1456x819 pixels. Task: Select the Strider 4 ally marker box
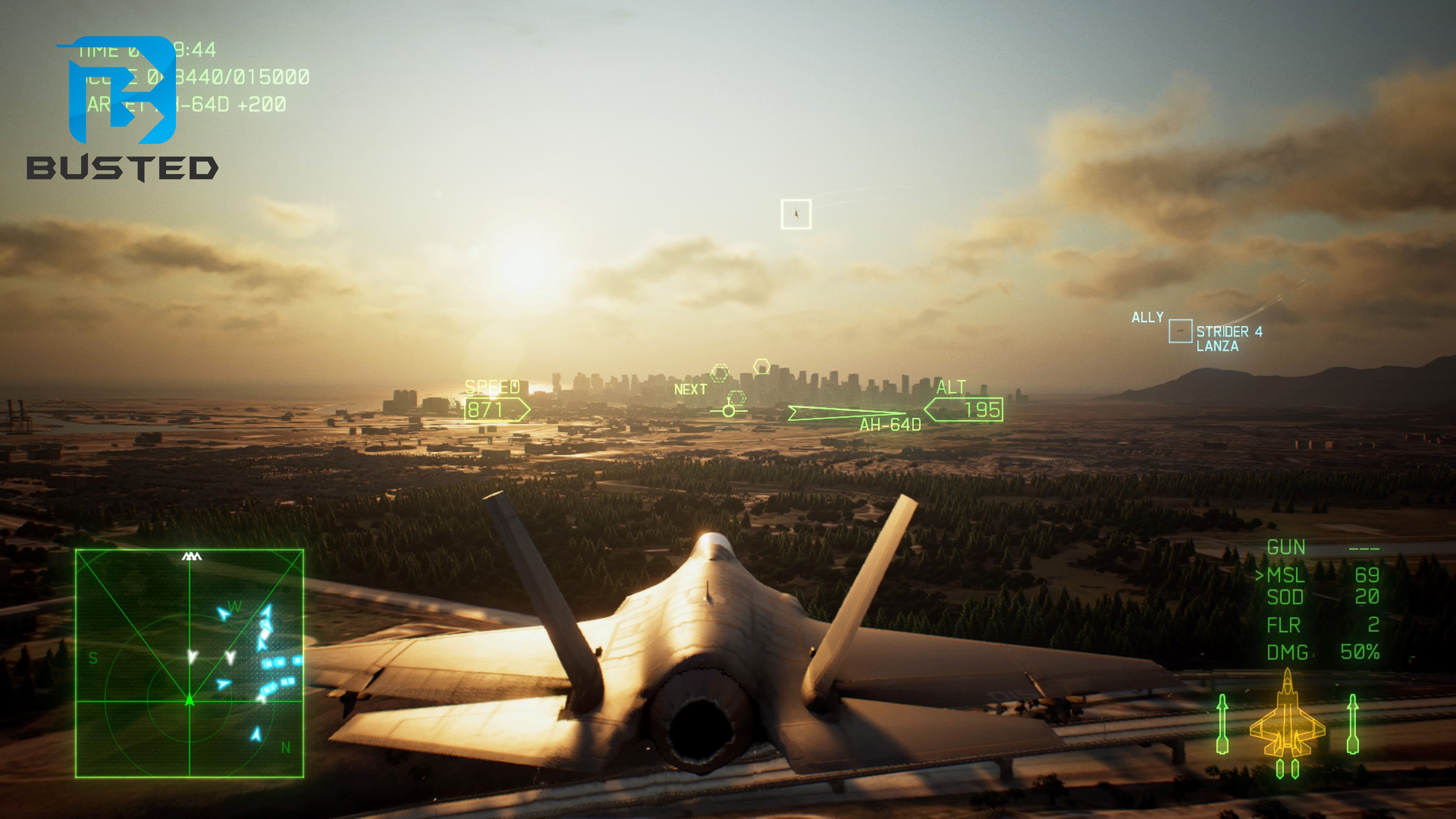pyautogui.click(x=1180, y=331)
